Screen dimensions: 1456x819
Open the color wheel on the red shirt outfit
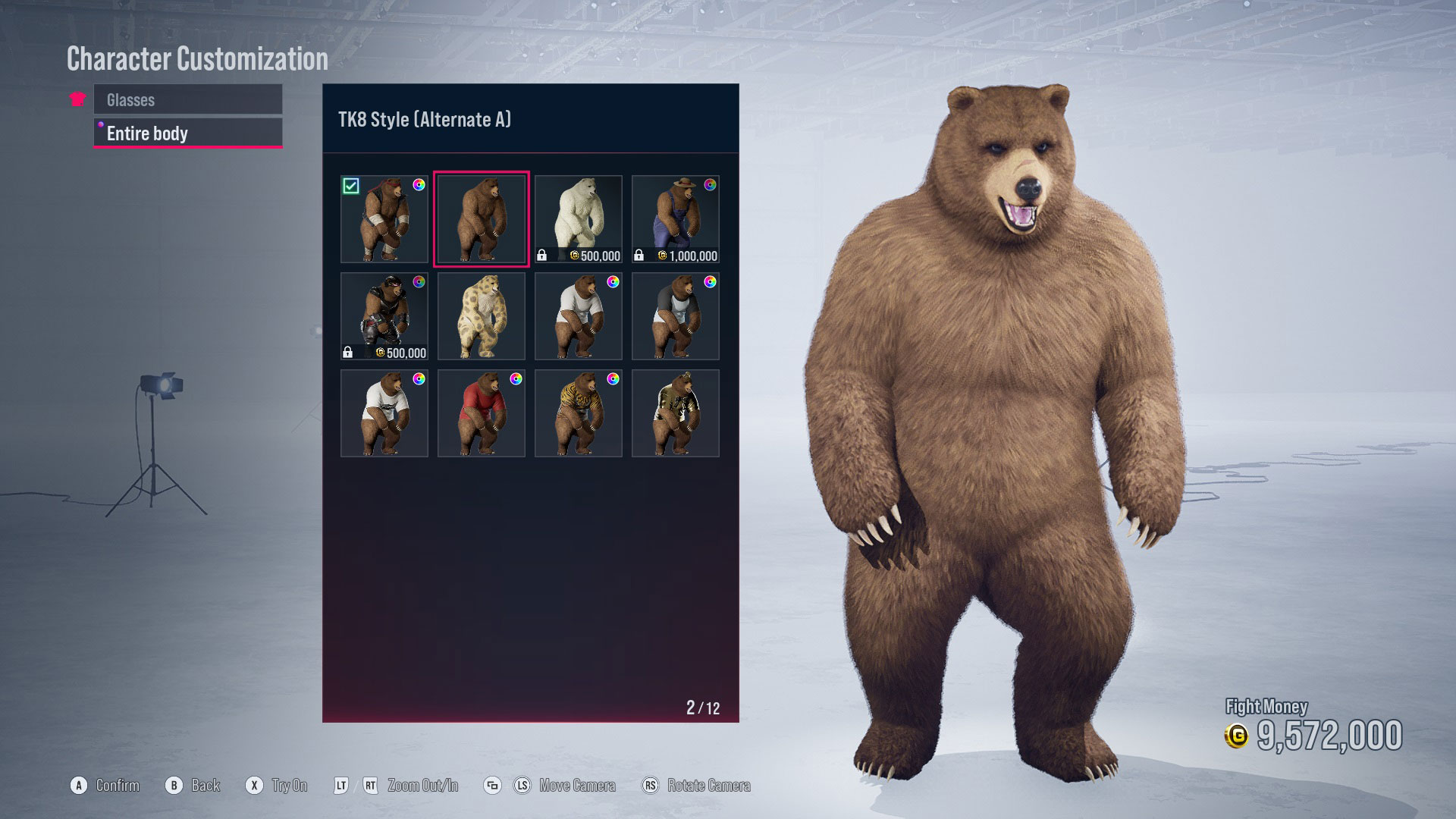514,378
